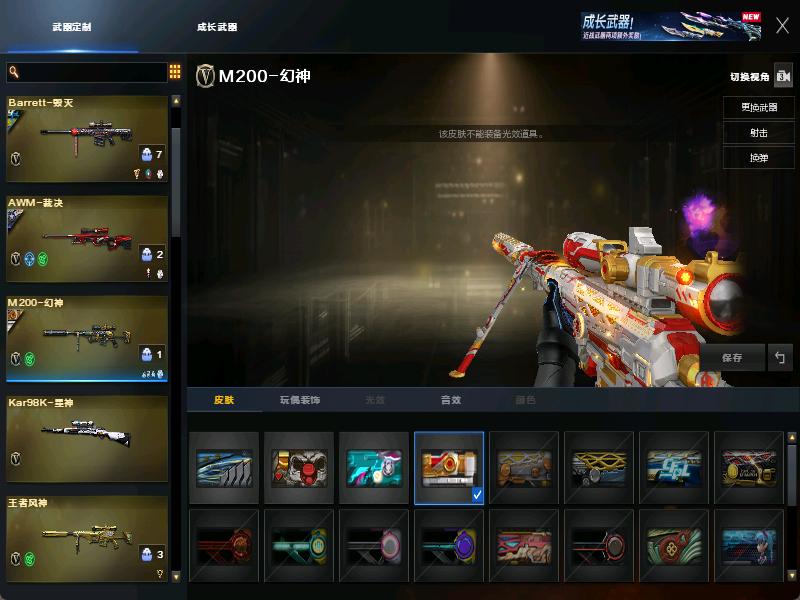The height and width of the screenshot is (600, 800).
Task: Preview firing with the 射击 button
Action: 758,133
